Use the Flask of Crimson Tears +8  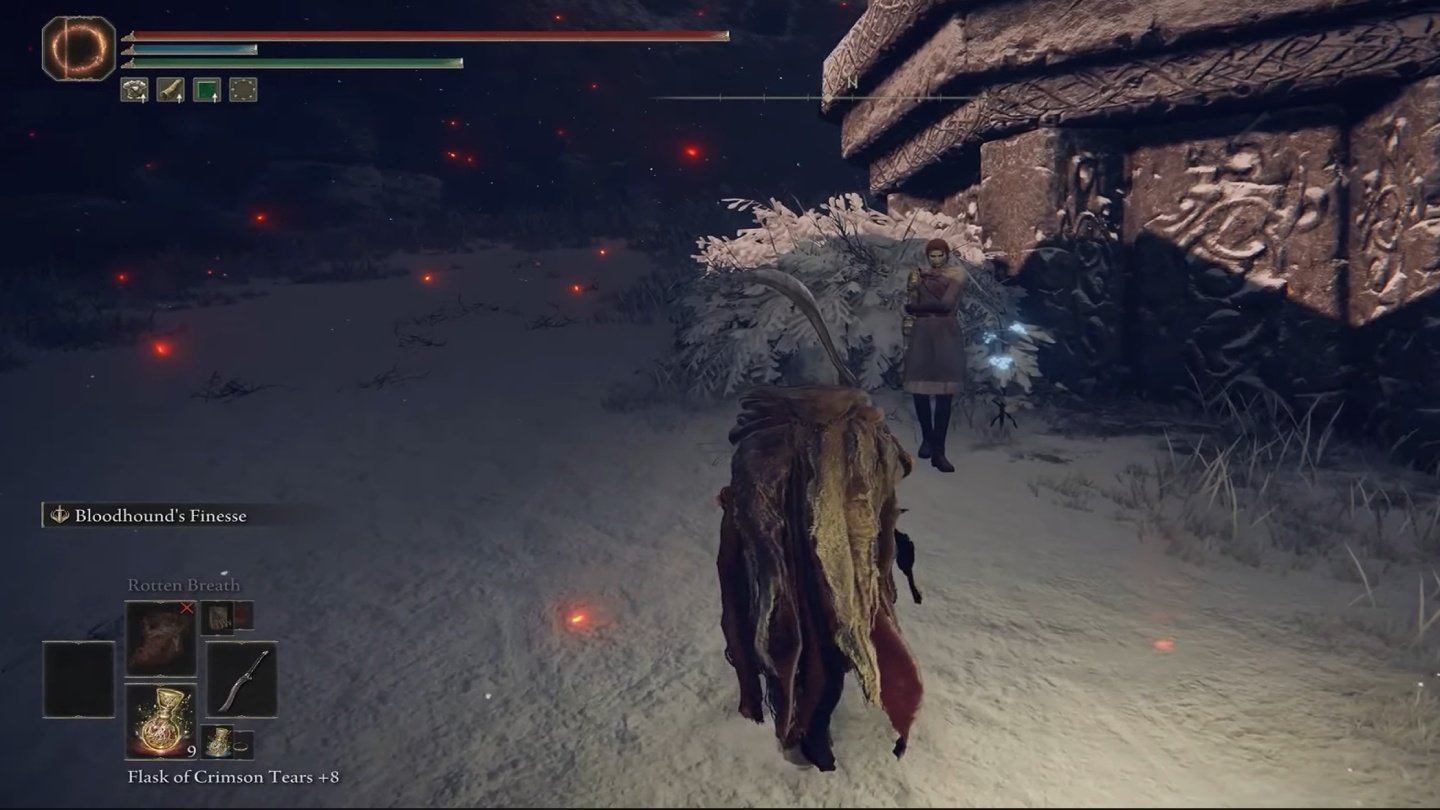point(160,720)
